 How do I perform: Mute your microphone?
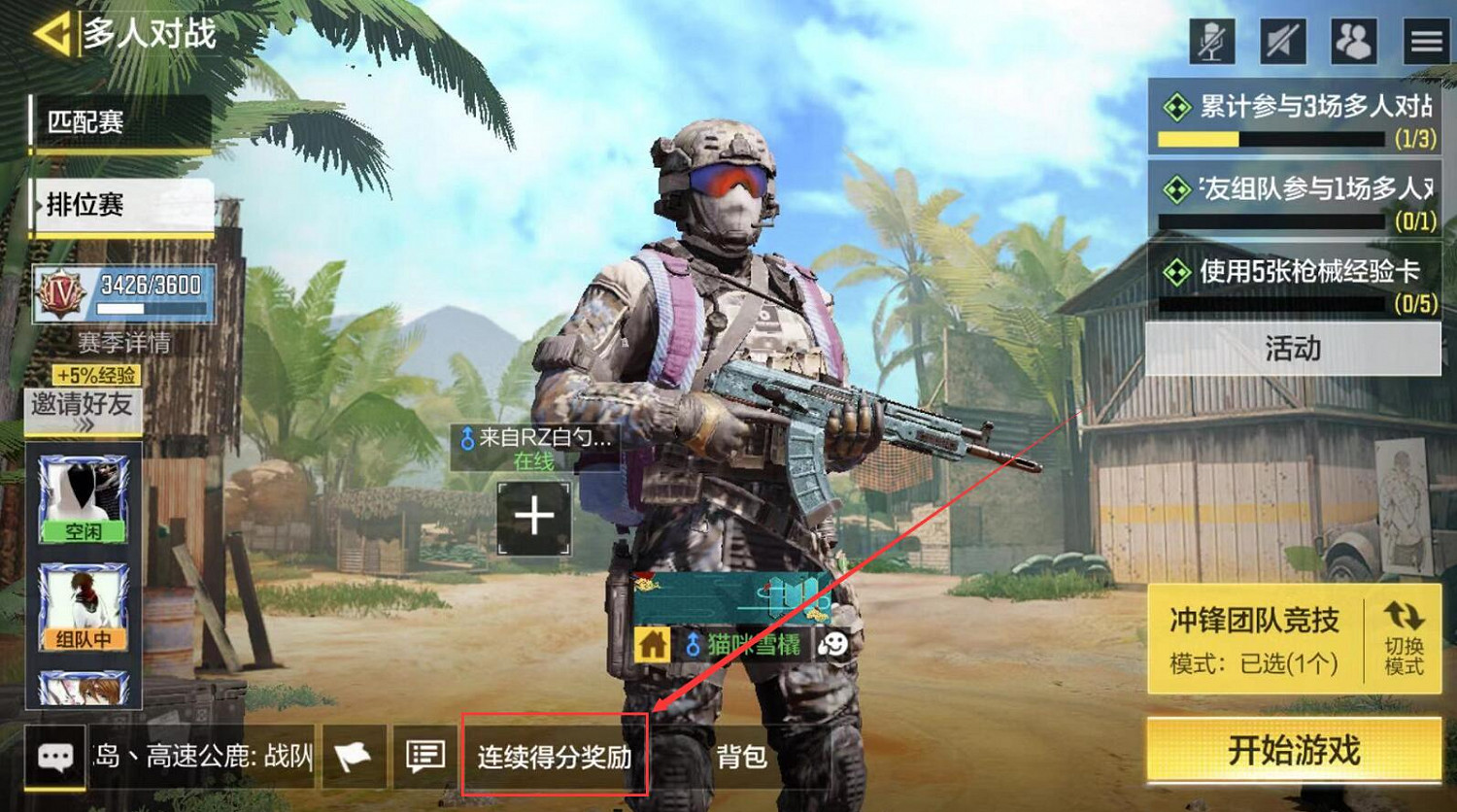(1212, 41)
